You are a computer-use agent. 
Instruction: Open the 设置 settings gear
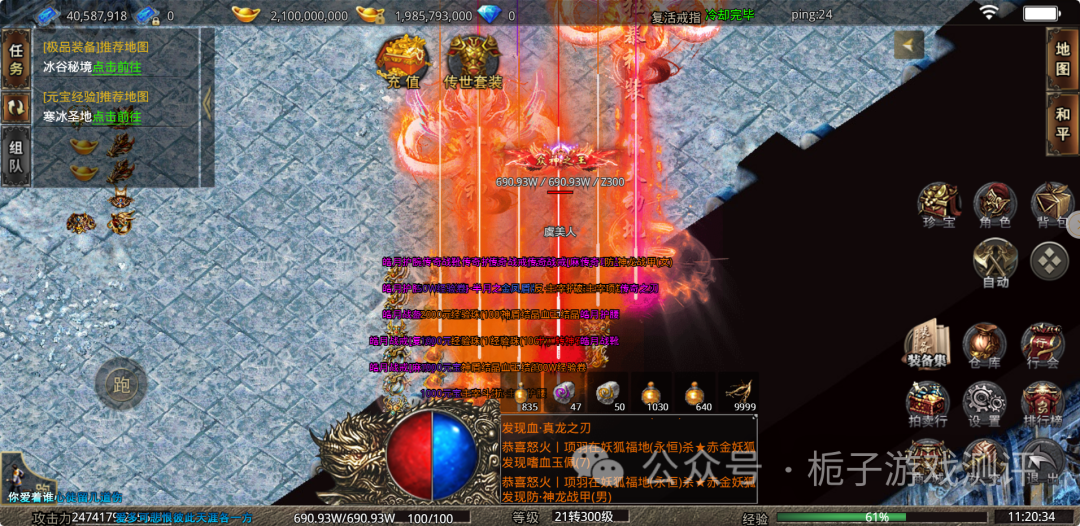tap(984, 404)
